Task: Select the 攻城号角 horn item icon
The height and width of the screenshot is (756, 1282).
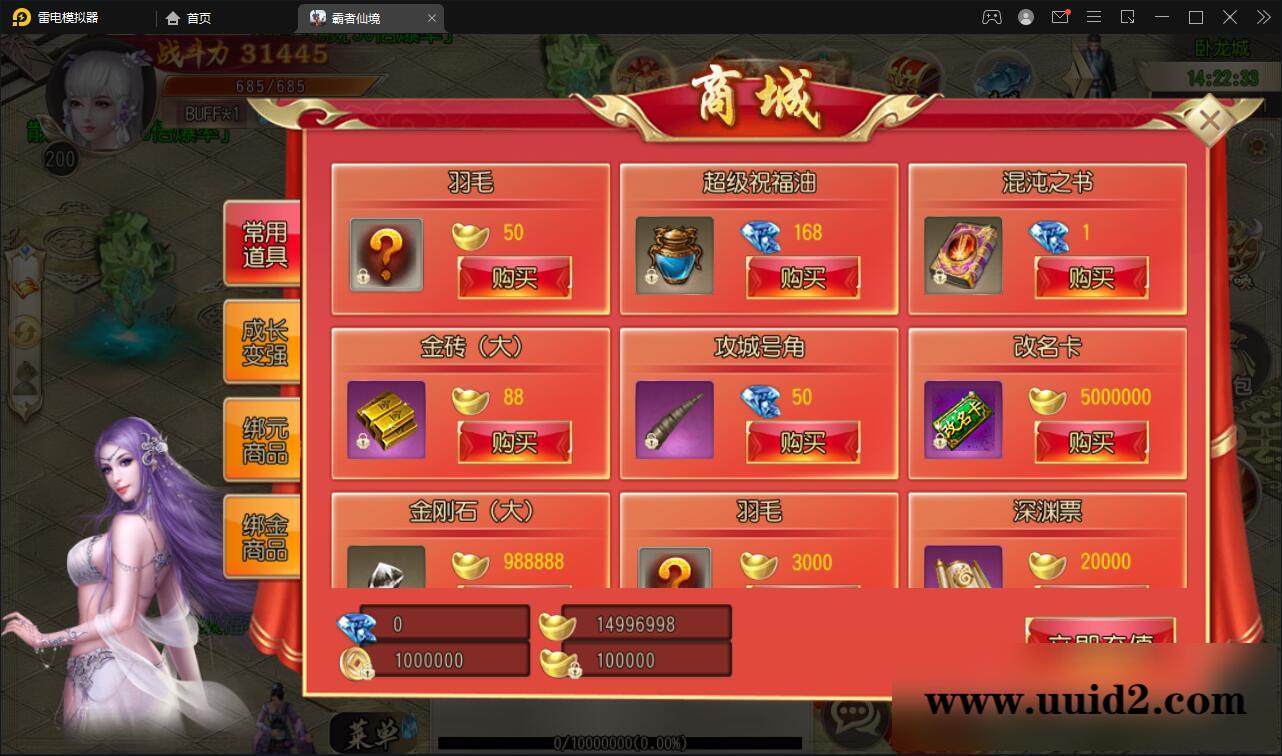Action: (x=673, y=420)
